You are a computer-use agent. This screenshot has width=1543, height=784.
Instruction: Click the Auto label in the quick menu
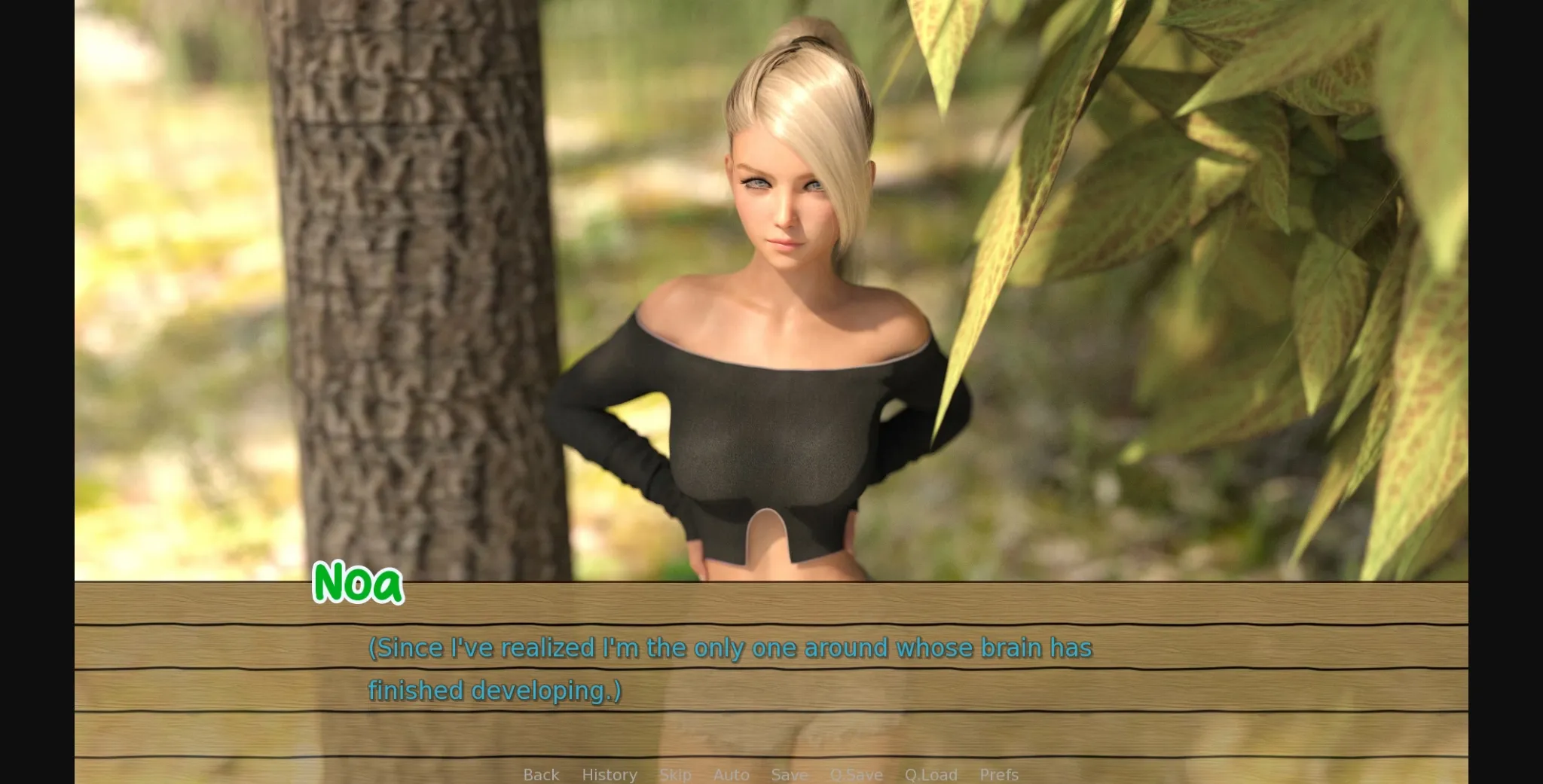click(x=732, y=774)
